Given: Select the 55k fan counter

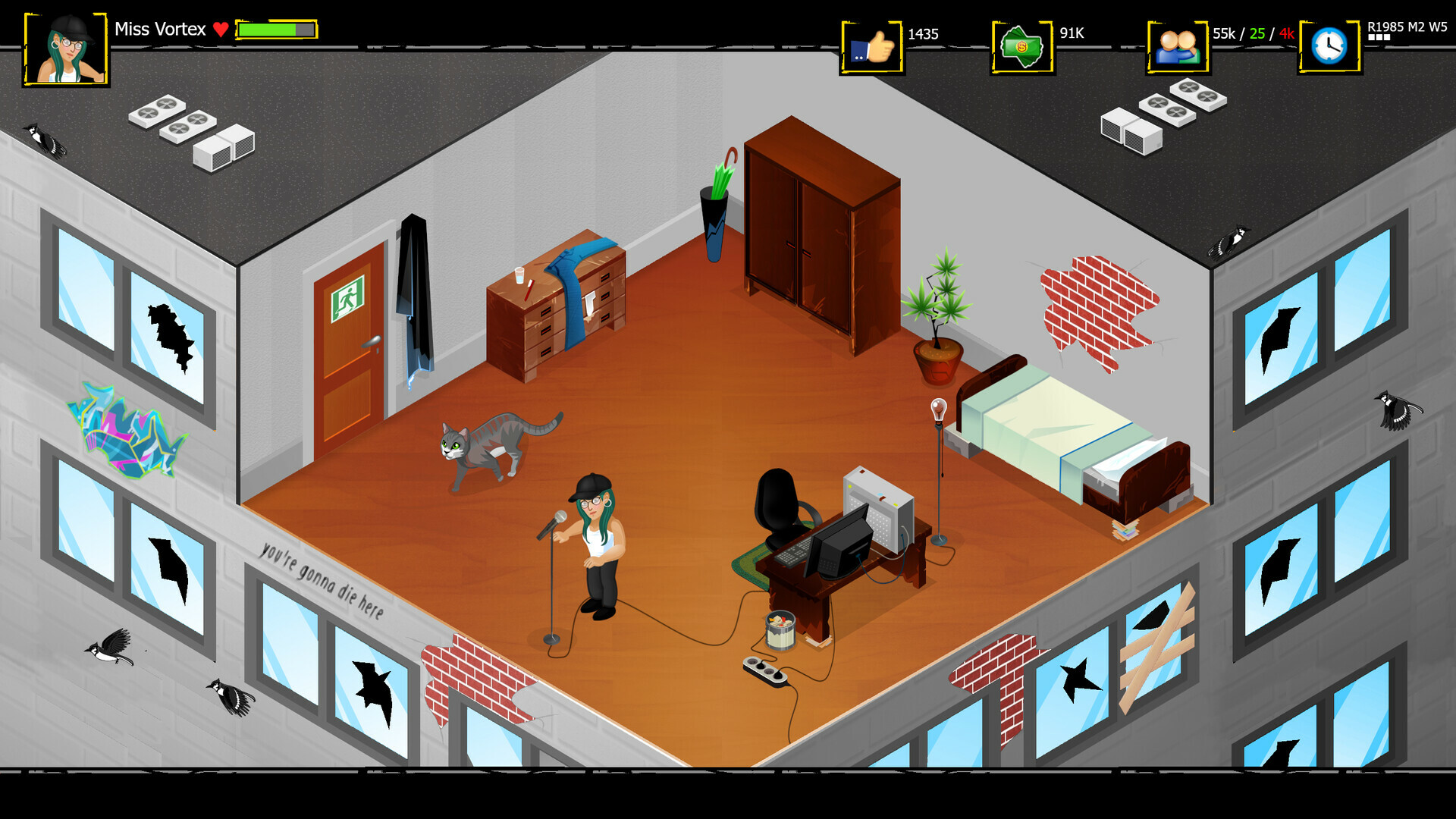Looking at the screenshot, I should (x=1224, y=34).
